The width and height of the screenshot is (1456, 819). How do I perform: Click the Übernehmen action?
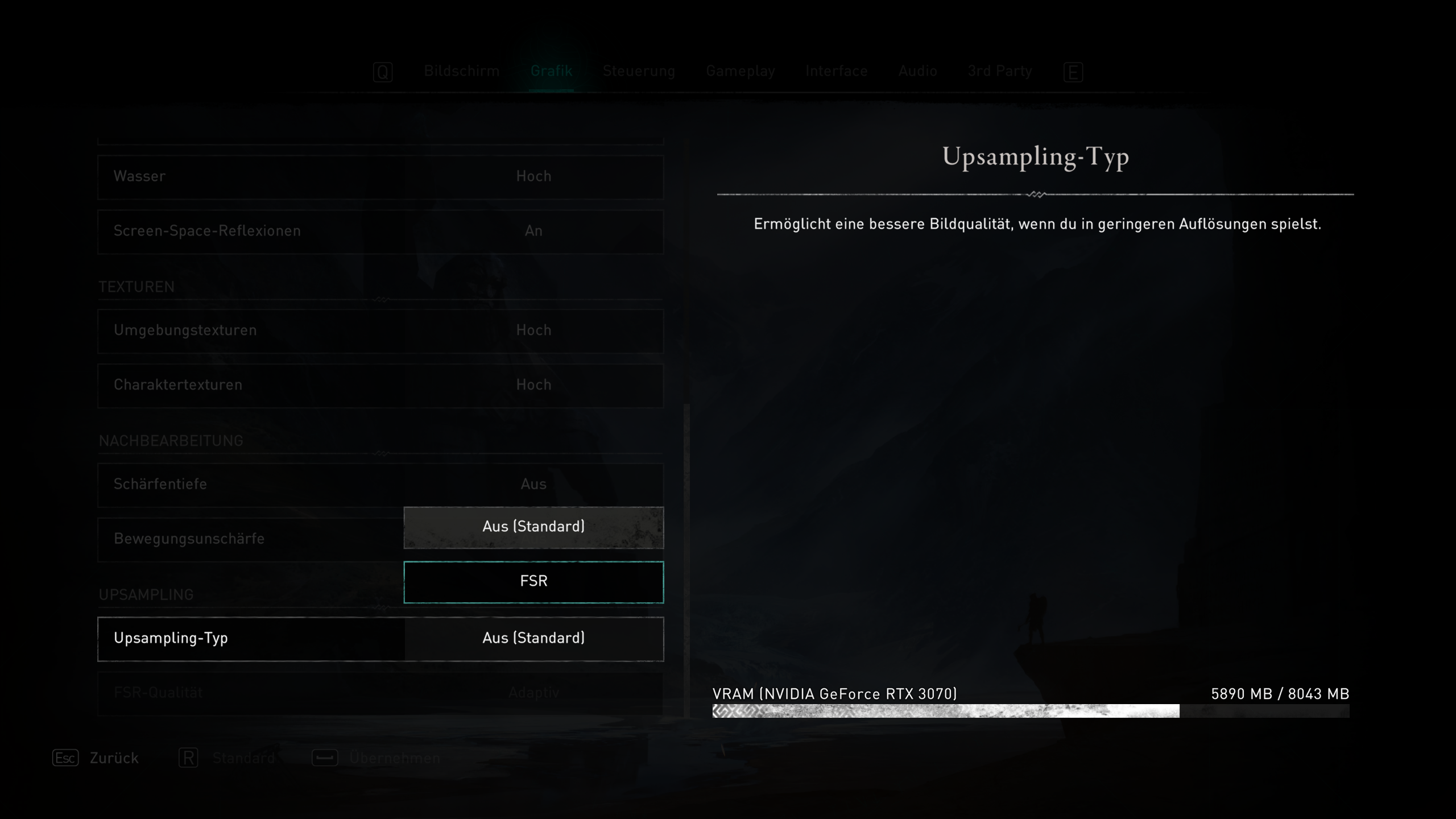pyautogui.click(x=395, y=758)
